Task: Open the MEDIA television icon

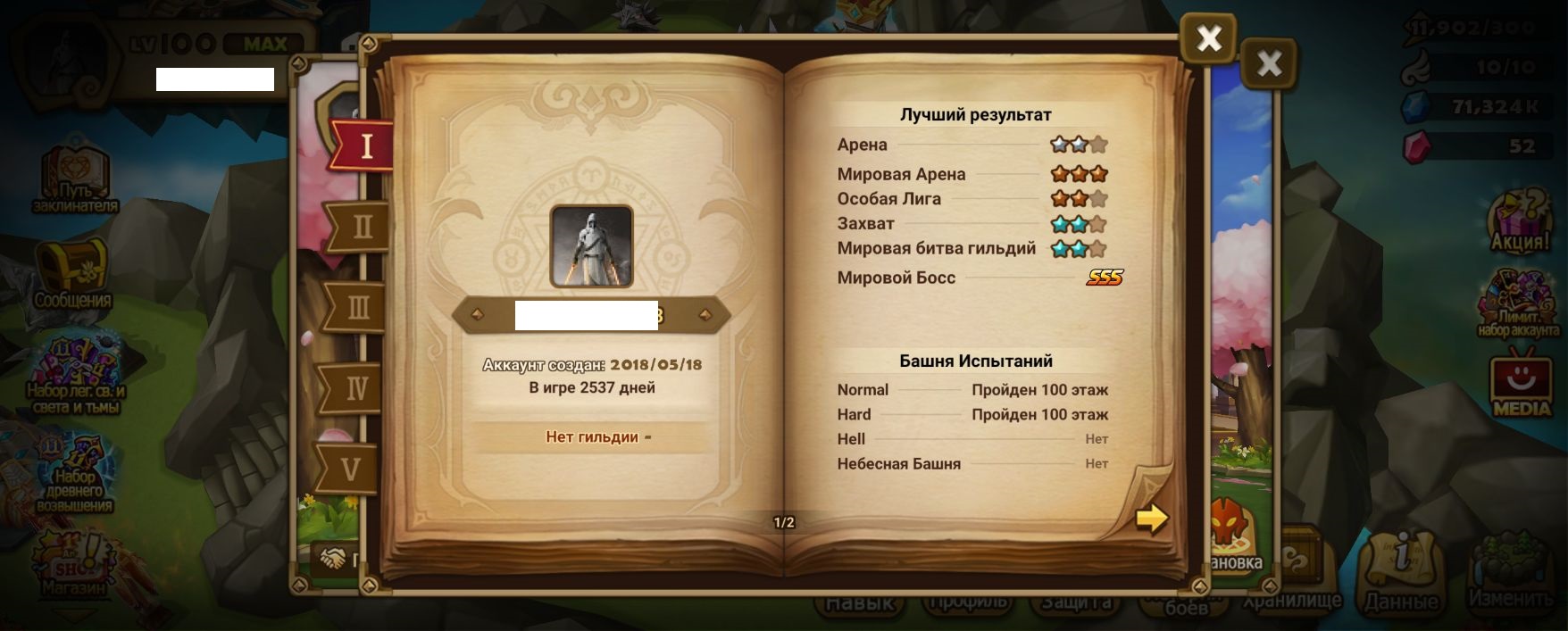Action: (1522, 386)
